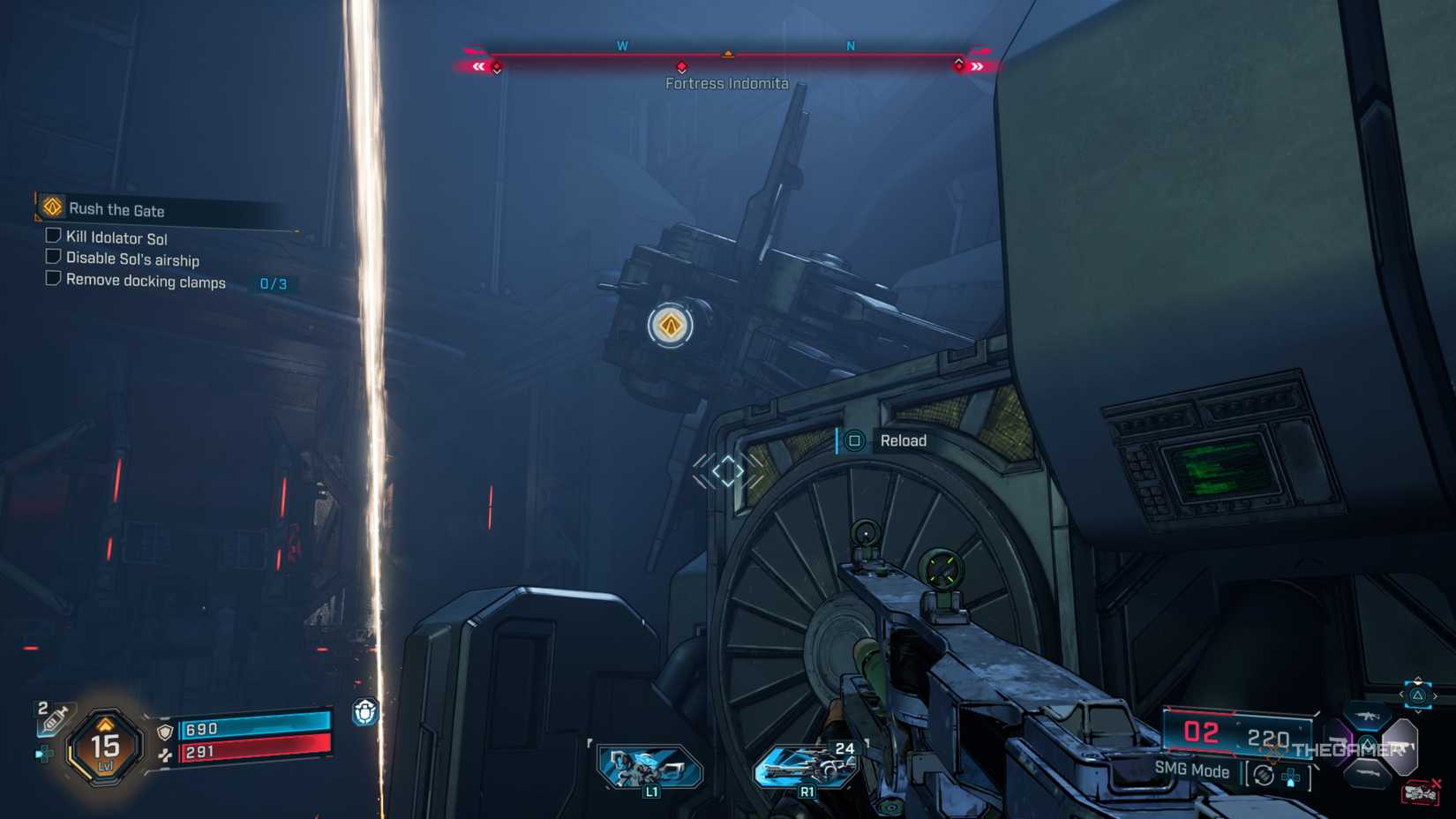Tick the Remove docking clamps objective checkbox
1456x819 pixels.
pos(53,279)
